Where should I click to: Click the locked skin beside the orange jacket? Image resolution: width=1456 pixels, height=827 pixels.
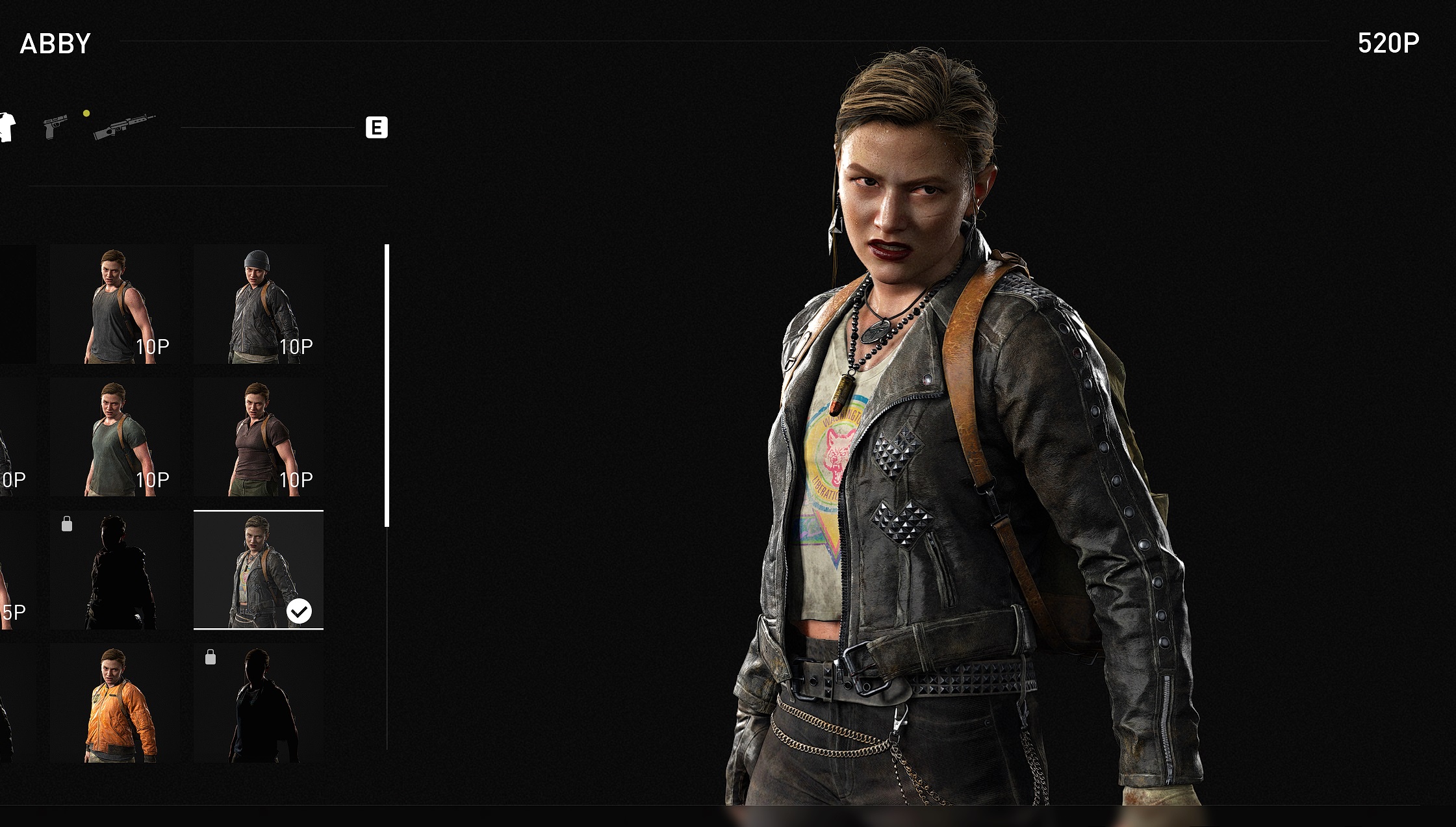coord(259,703)
